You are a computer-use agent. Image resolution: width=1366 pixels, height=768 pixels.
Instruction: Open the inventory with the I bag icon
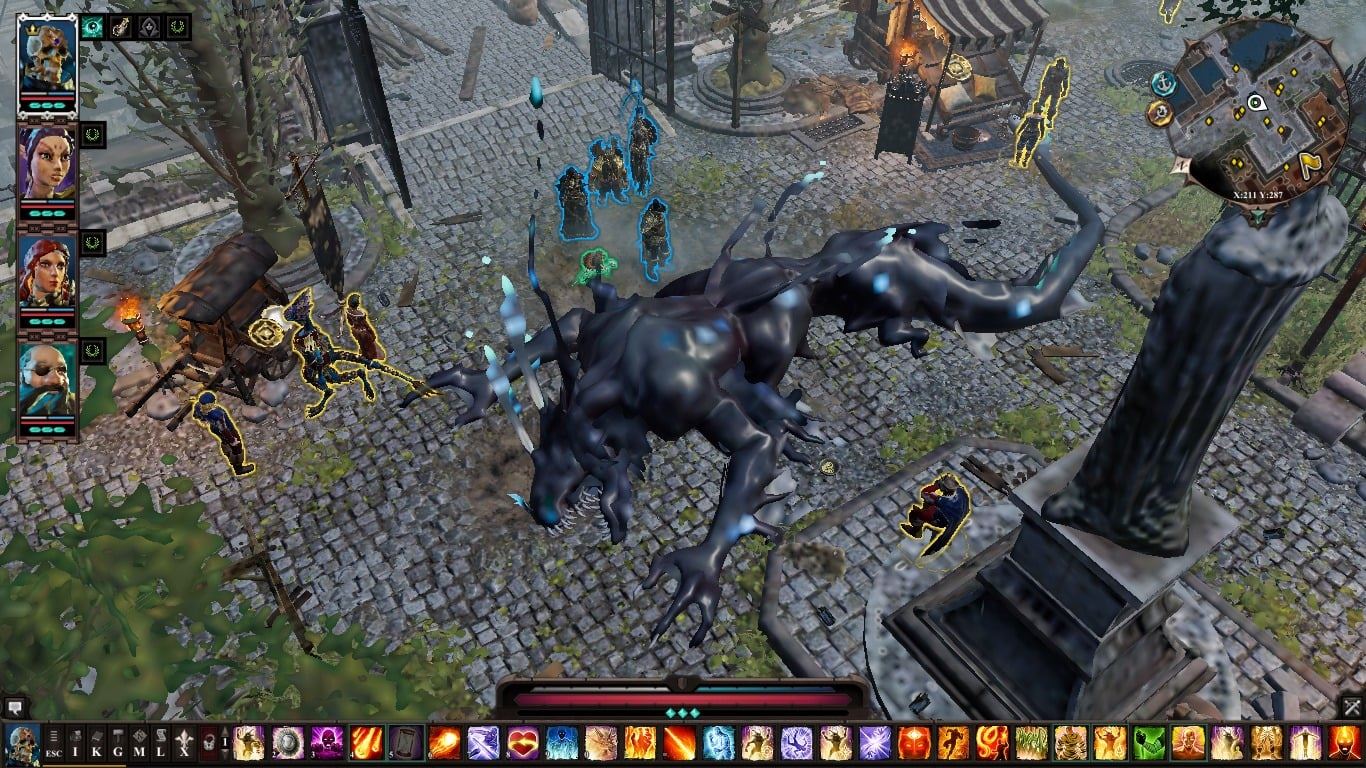click(x=75, y=744)
